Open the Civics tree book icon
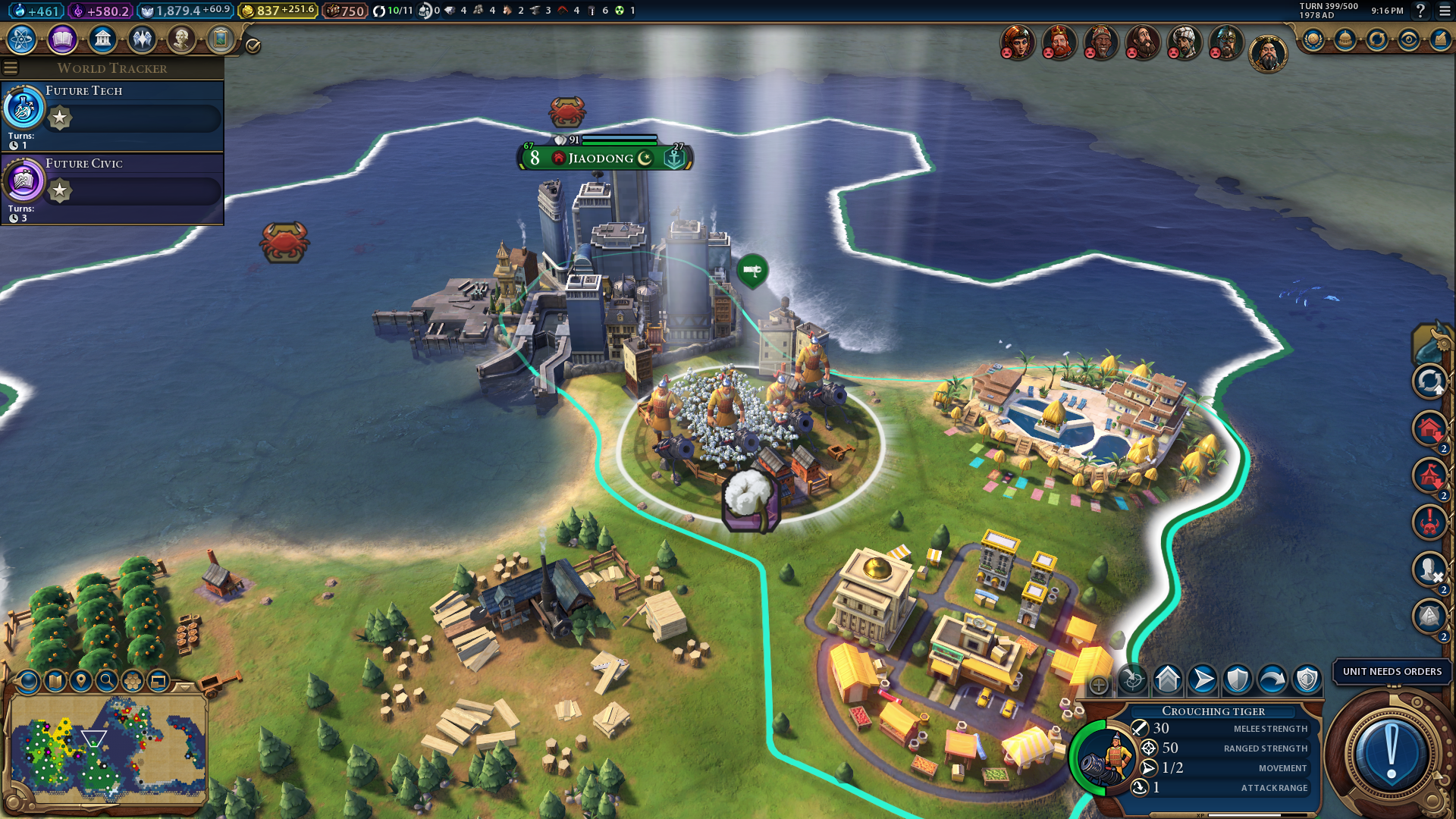This screenshot has width=1456, height=819. [x=62, y=39]
